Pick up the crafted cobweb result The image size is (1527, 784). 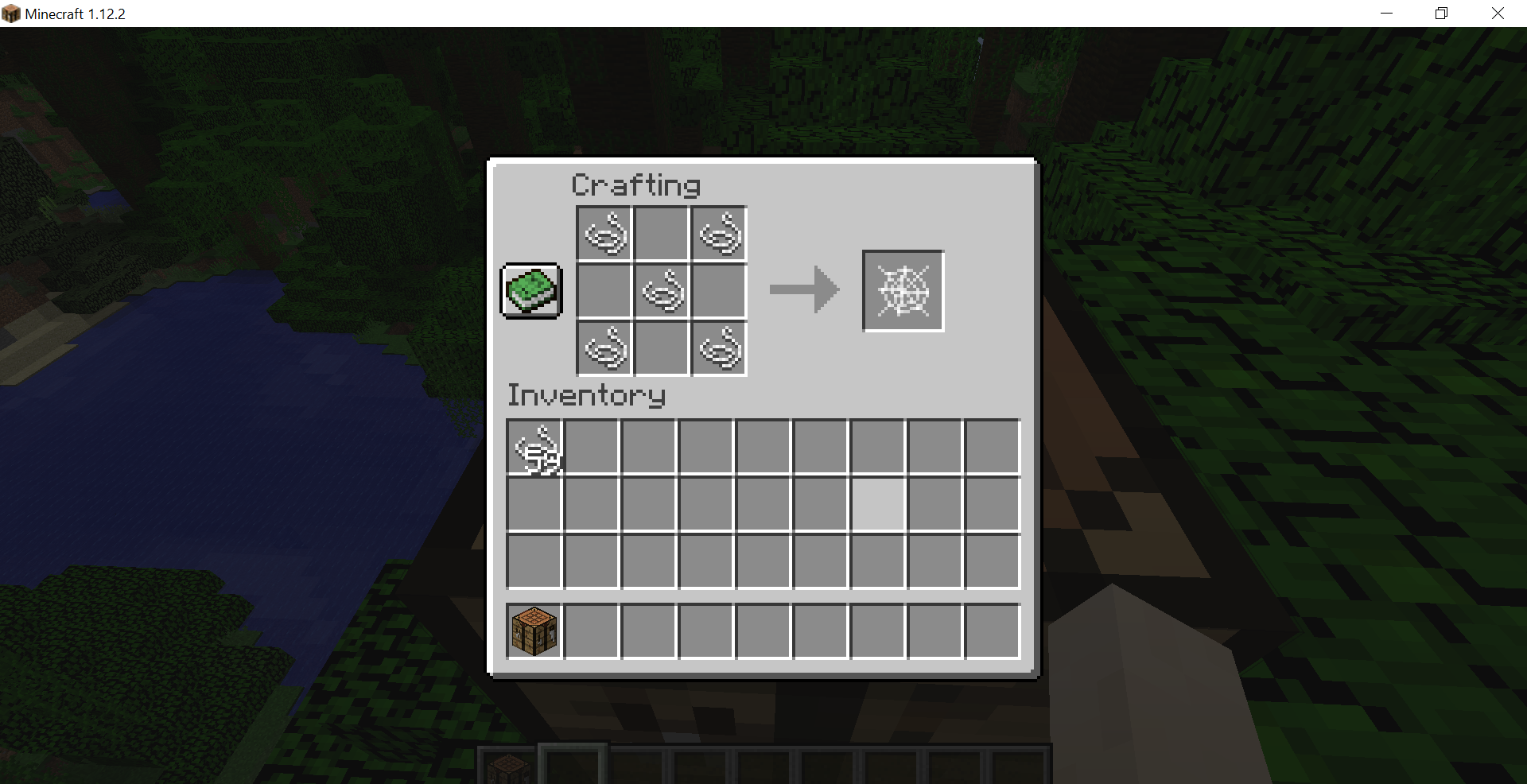coord(902,290)
